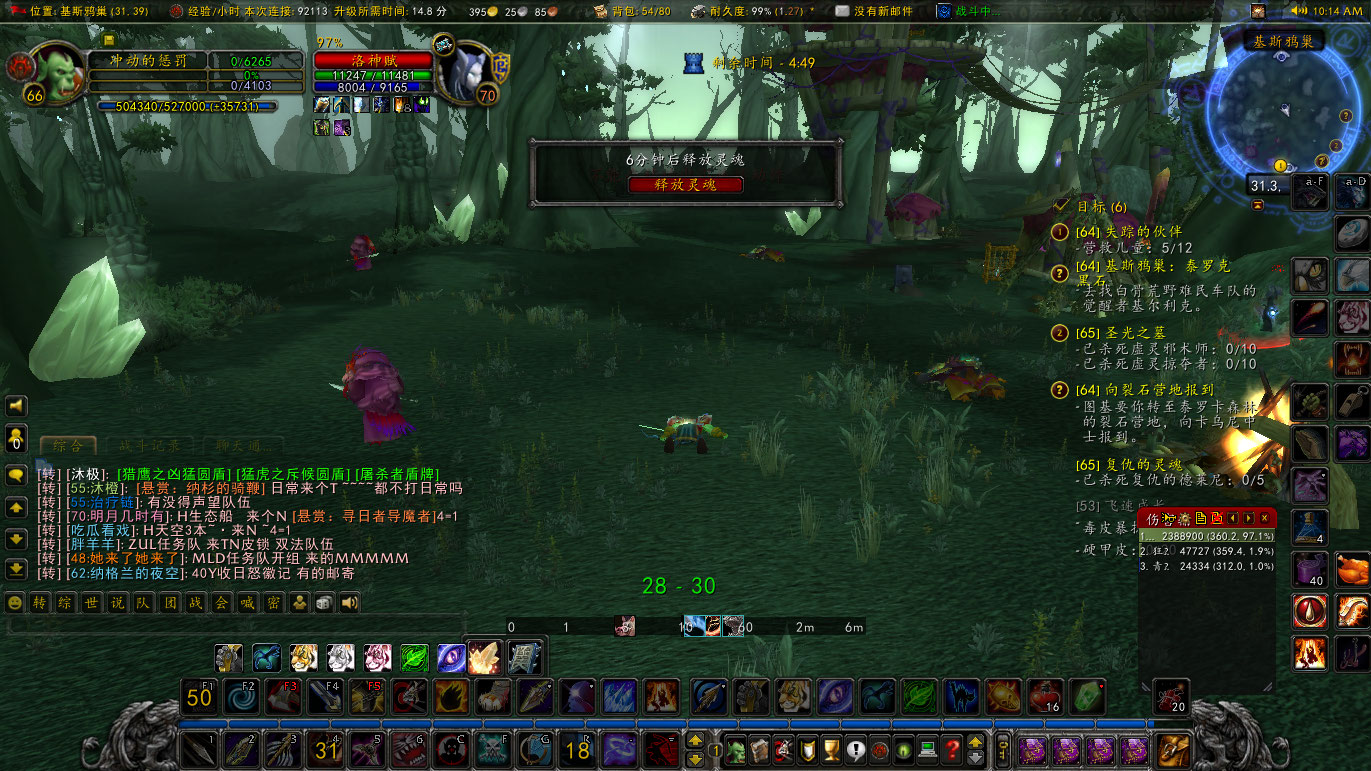This screenshot has height=771, width=1371.
Task: Open the emote menu via the smiley icon
Action: [x=14, y=602]
